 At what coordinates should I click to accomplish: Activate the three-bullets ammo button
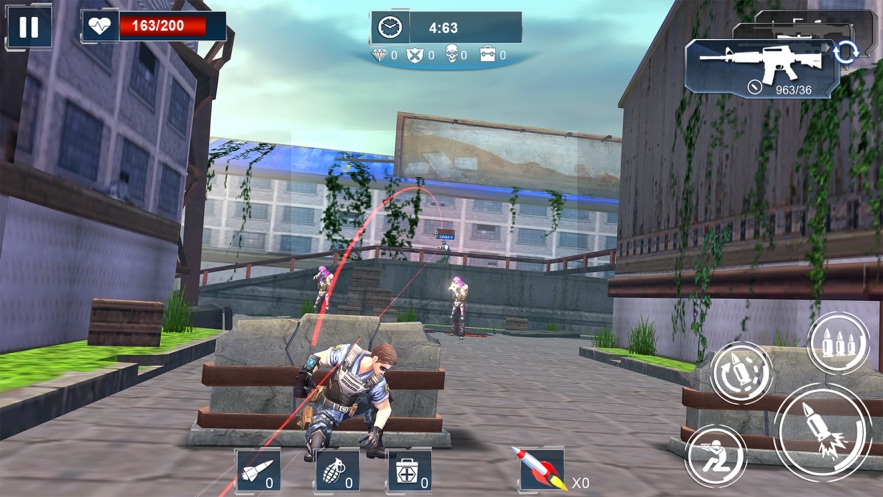pos(838,343)
